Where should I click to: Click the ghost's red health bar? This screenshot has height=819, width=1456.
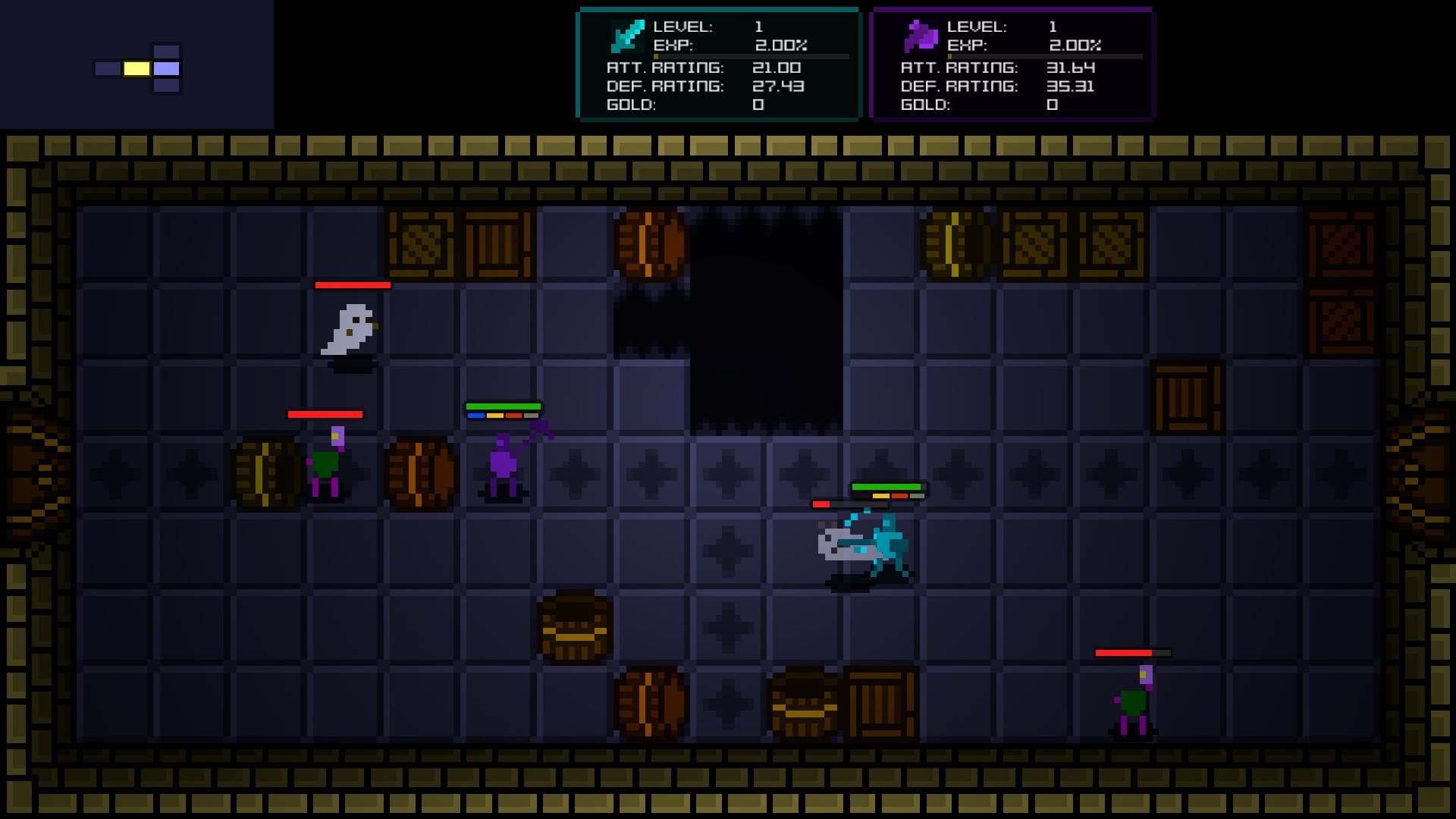tap(353, 287)
